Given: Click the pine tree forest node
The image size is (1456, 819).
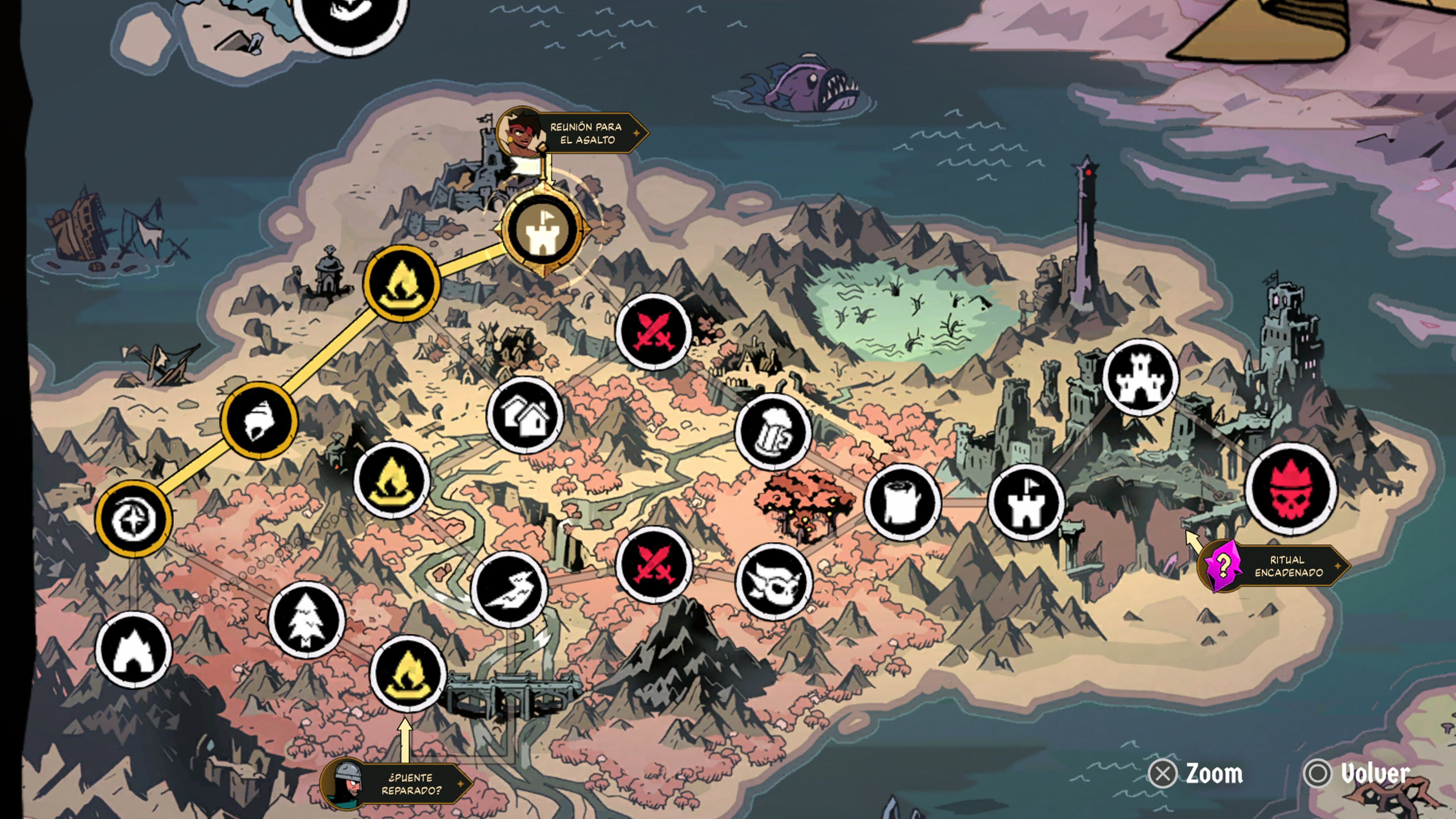Looking at the screenshot, I should click(306, 620).
